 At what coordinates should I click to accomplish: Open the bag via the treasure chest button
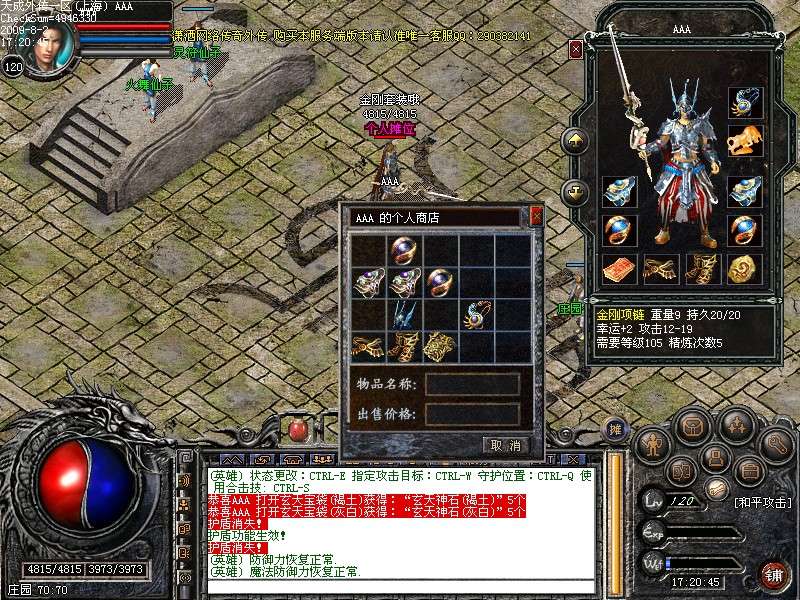tap(692, 426)
